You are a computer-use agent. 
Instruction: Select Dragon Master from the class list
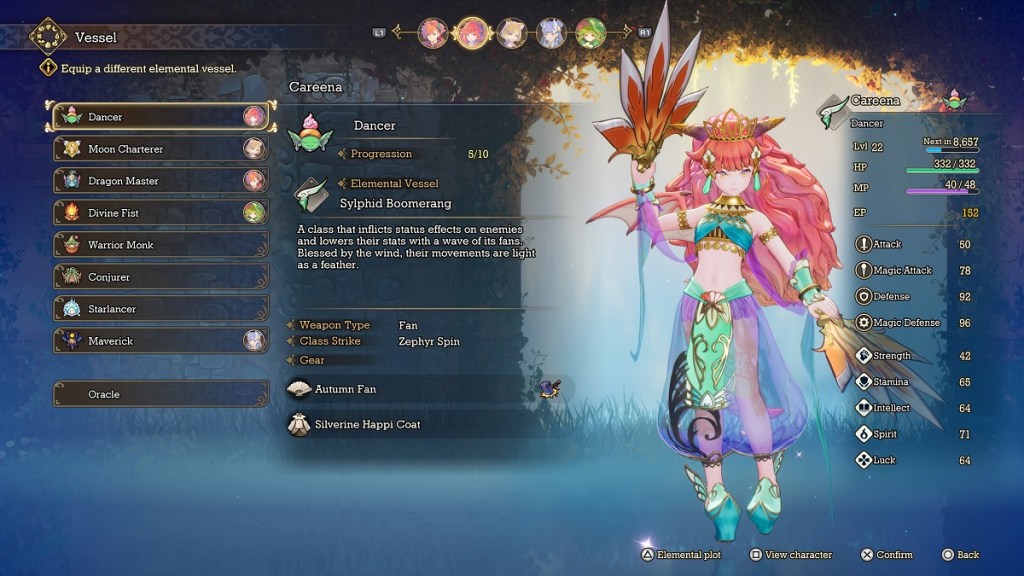click(160, 181)
